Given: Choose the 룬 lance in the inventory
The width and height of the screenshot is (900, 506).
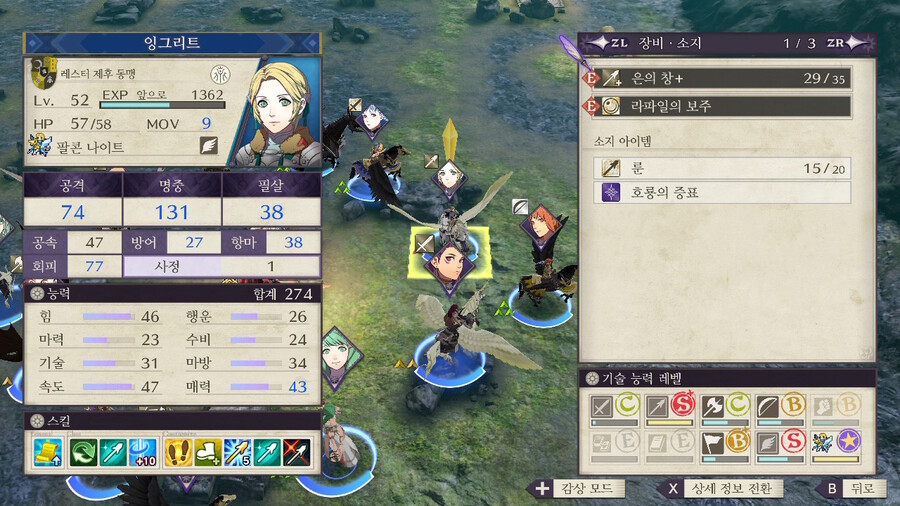Looking at the screenshot, I should pyautogui.click(x=721, y=167).
